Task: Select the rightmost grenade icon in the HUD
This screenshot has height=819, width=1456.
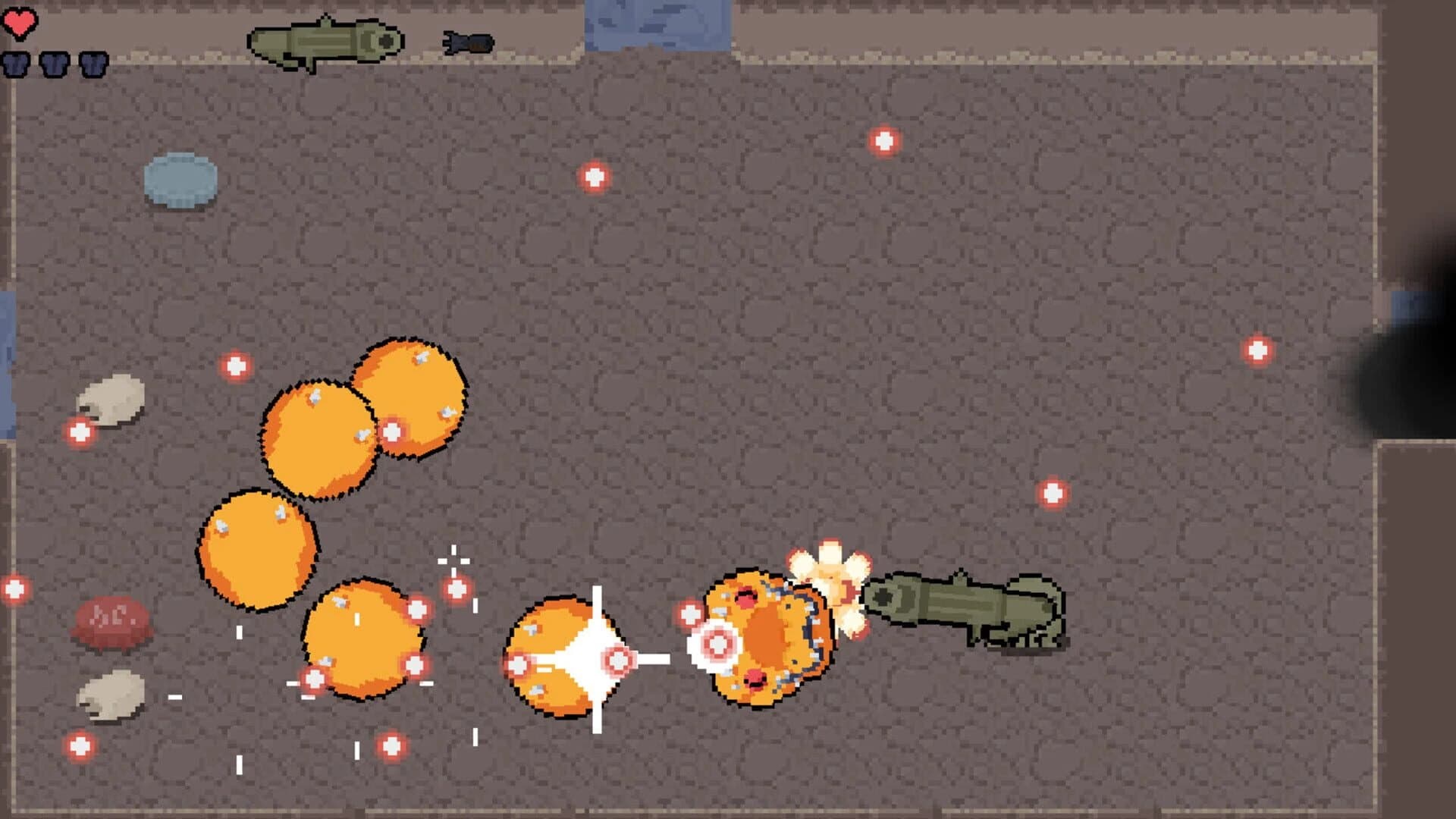Action: 93,64
